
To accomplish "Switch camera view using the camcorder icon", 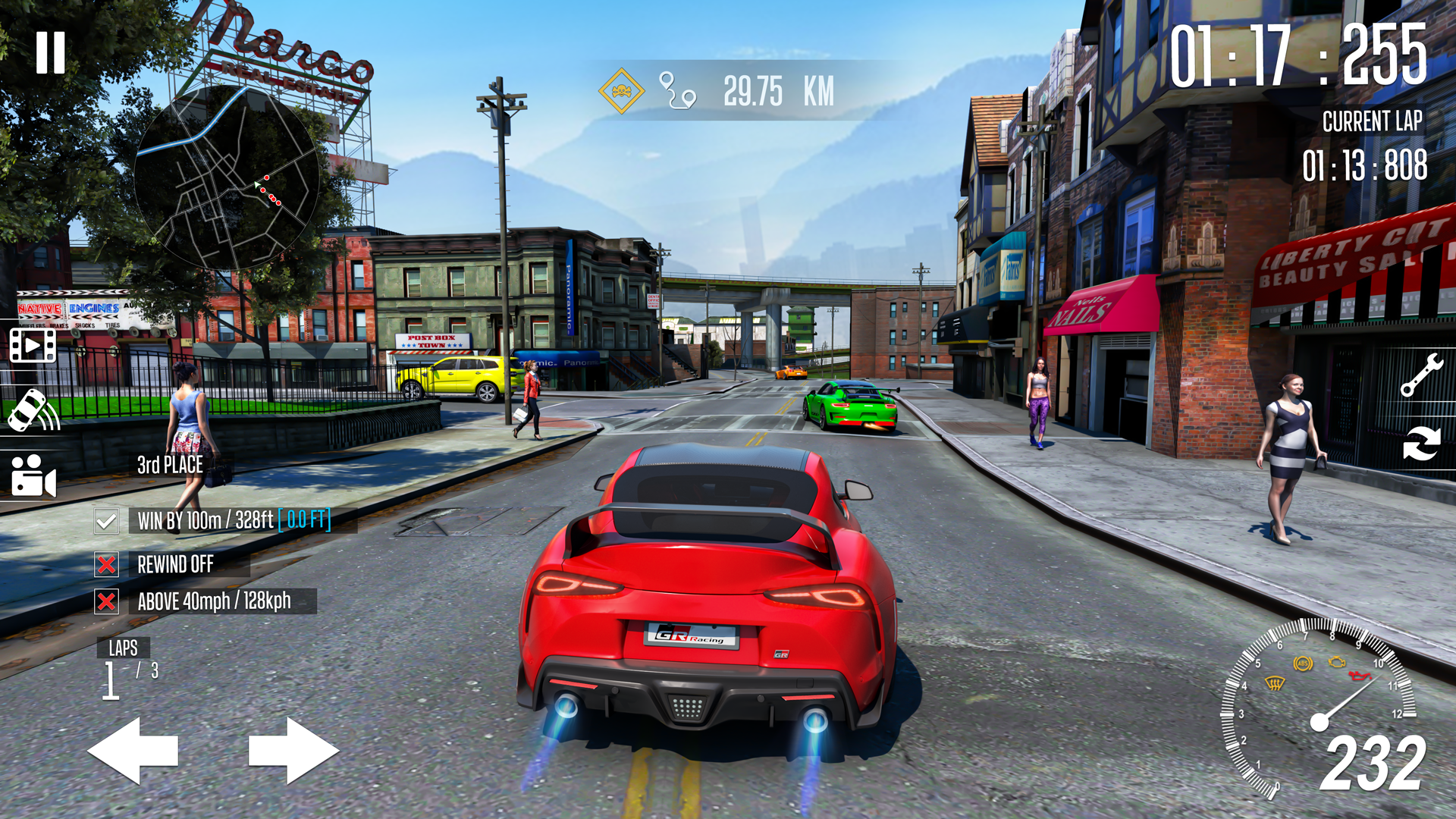I will 32,480.
